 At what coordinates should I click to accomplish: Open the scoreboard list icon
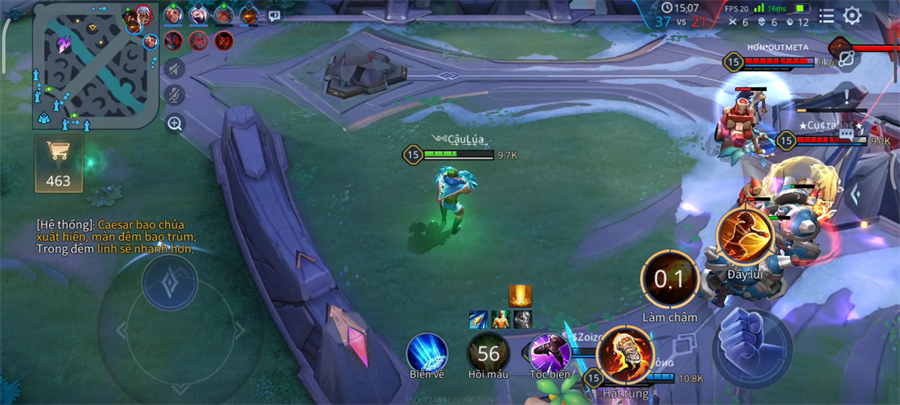click(x=826, y=16)
